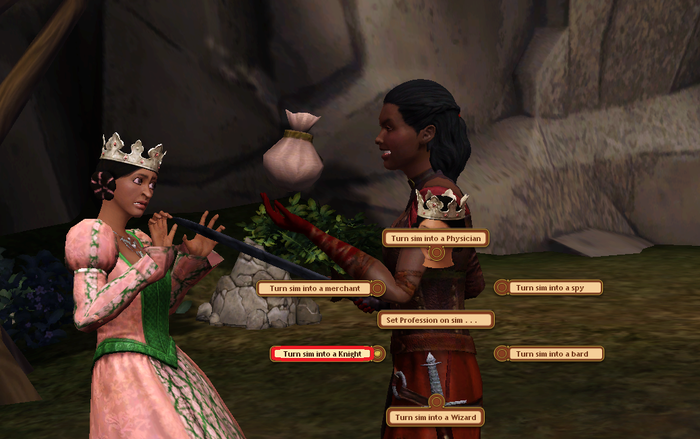This screenshot has height=439, width=700.
Task: Click the 'Set Profession on sim' center label
Action: tap(435, 320)
